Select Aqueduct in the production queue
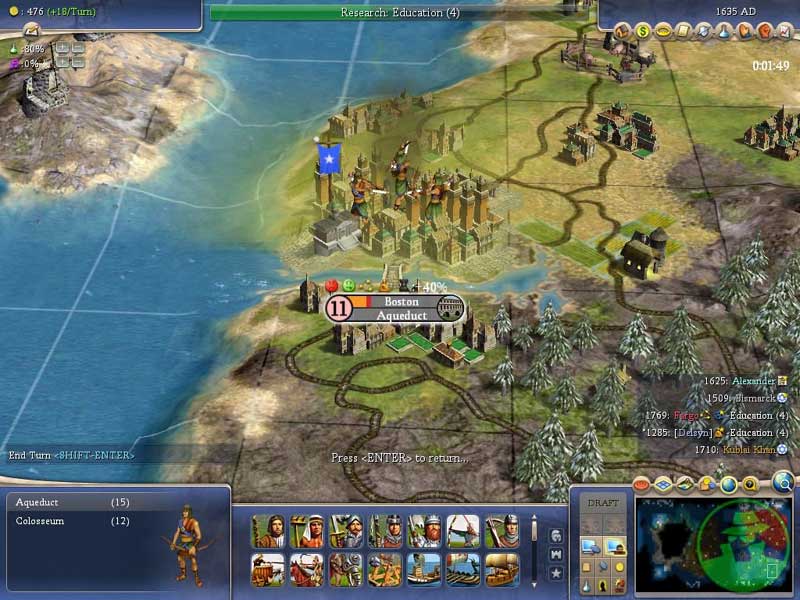 [60, 502]
